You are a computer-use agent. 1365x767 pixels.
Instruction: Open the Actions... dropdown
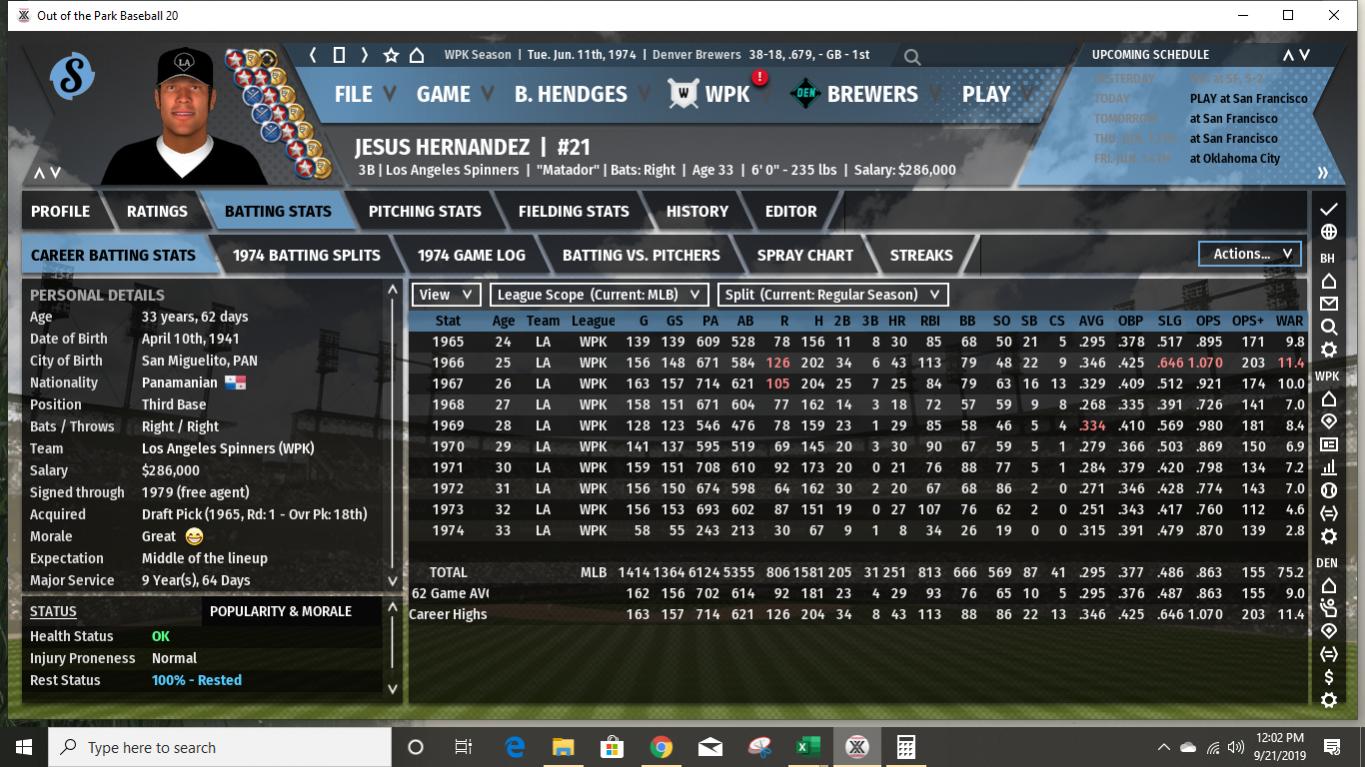pyautogui.click(x=1248, y=253)
